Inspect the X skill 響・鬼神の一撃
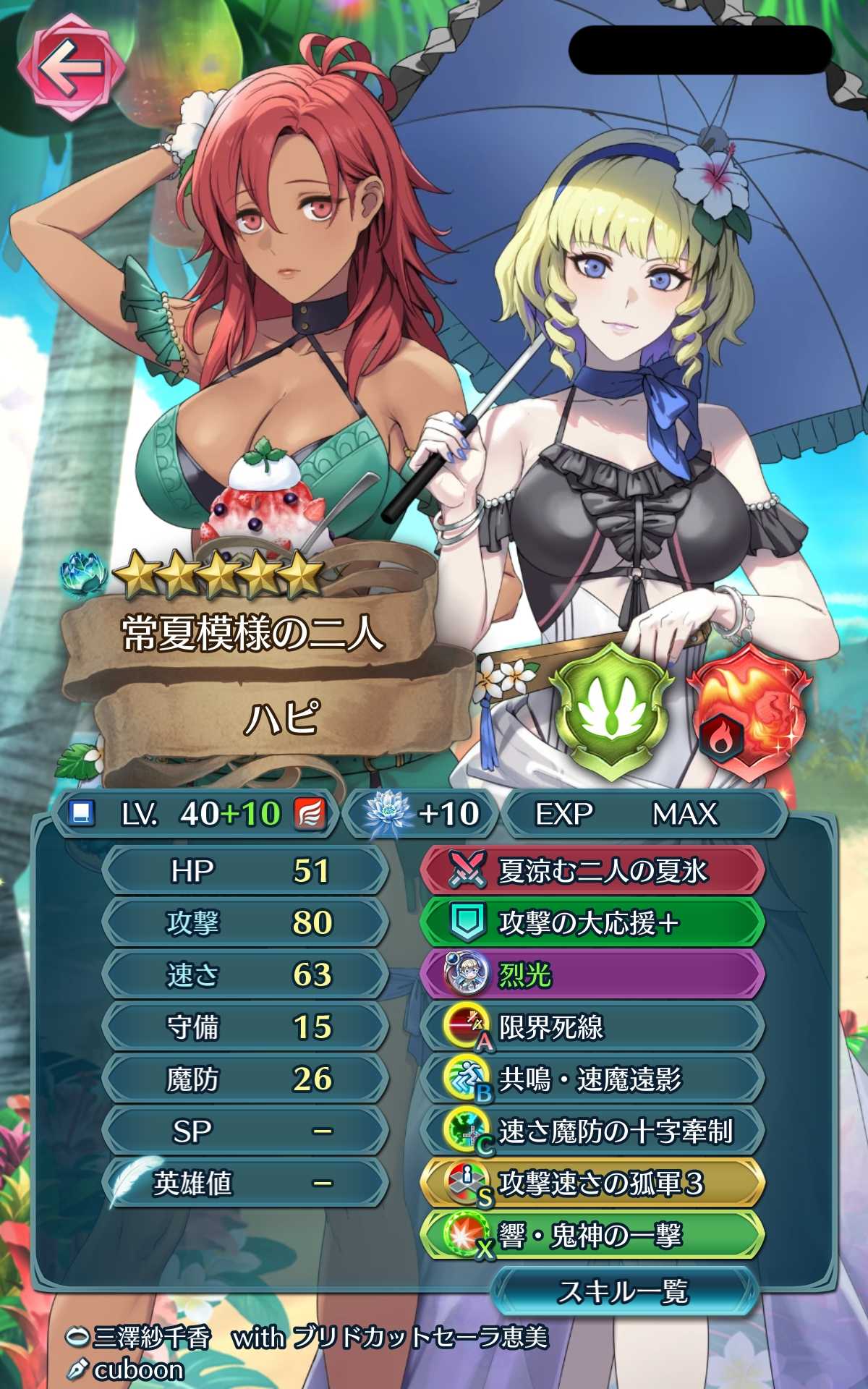The height and width of the screenshot is (1389, 868). click(x=592, y=1236)
